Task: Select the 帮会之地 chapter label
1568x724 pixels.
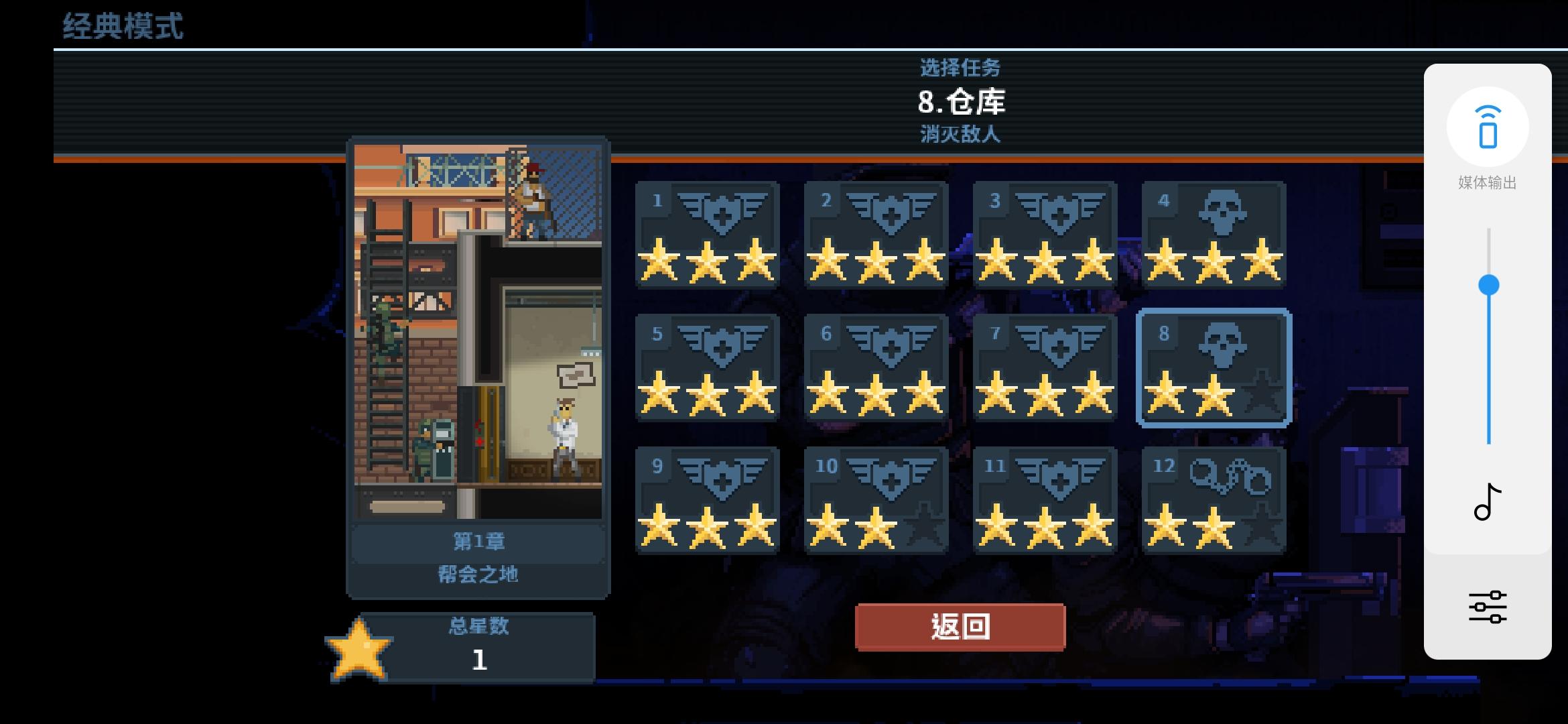Action: point(478,575)
